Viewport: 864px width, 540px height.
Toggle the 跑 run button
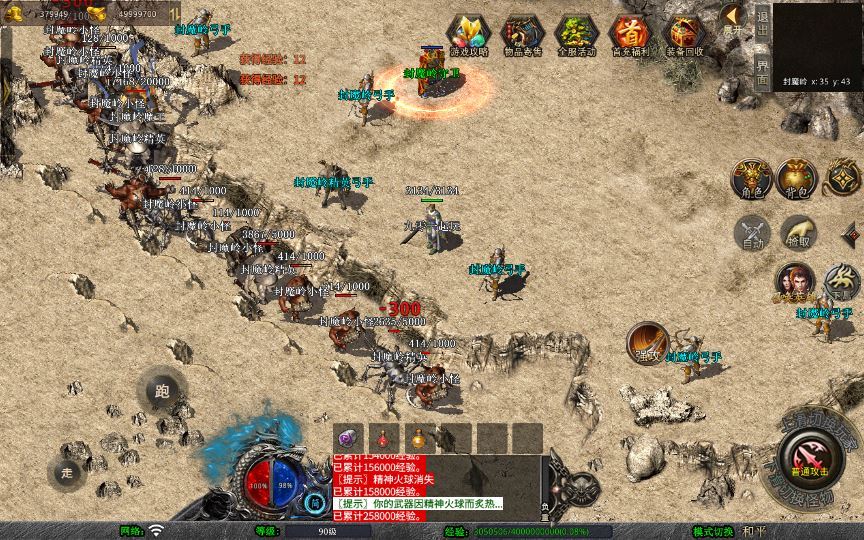tap(161, 391)
